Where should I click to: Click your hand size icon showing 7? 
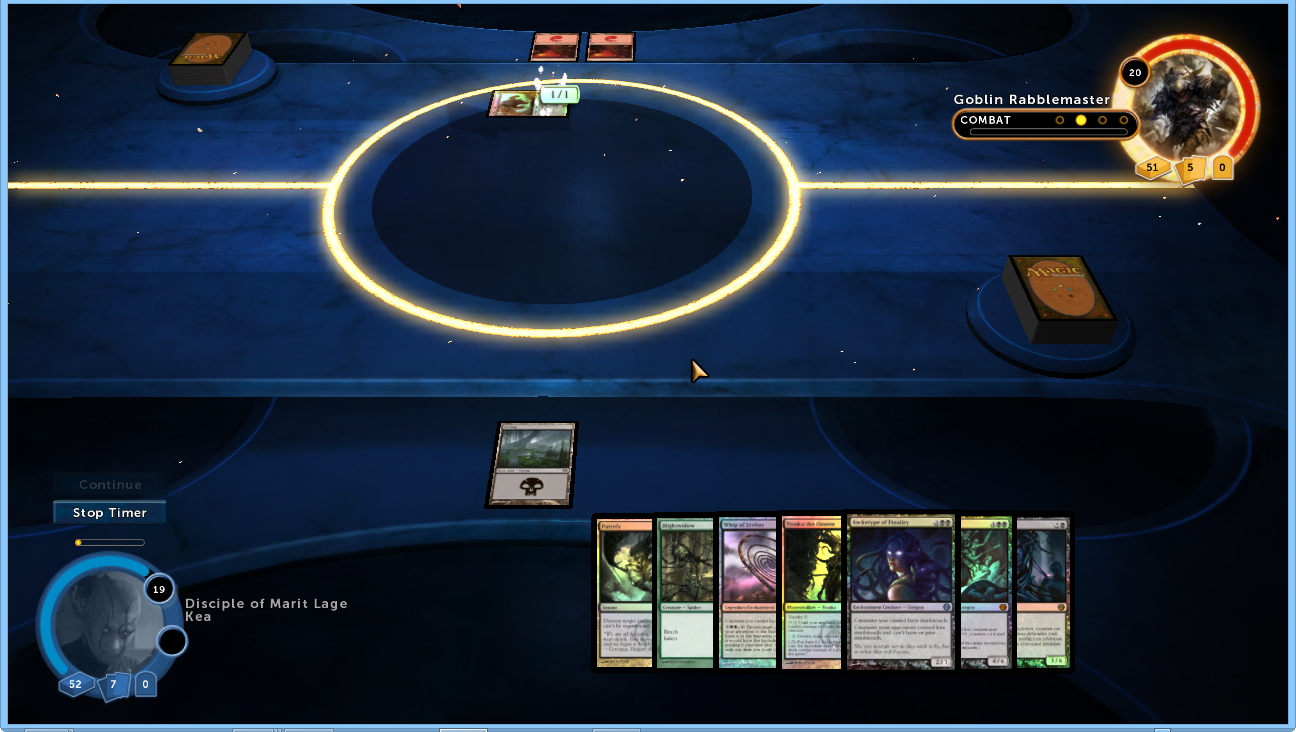tap(113, 685)
